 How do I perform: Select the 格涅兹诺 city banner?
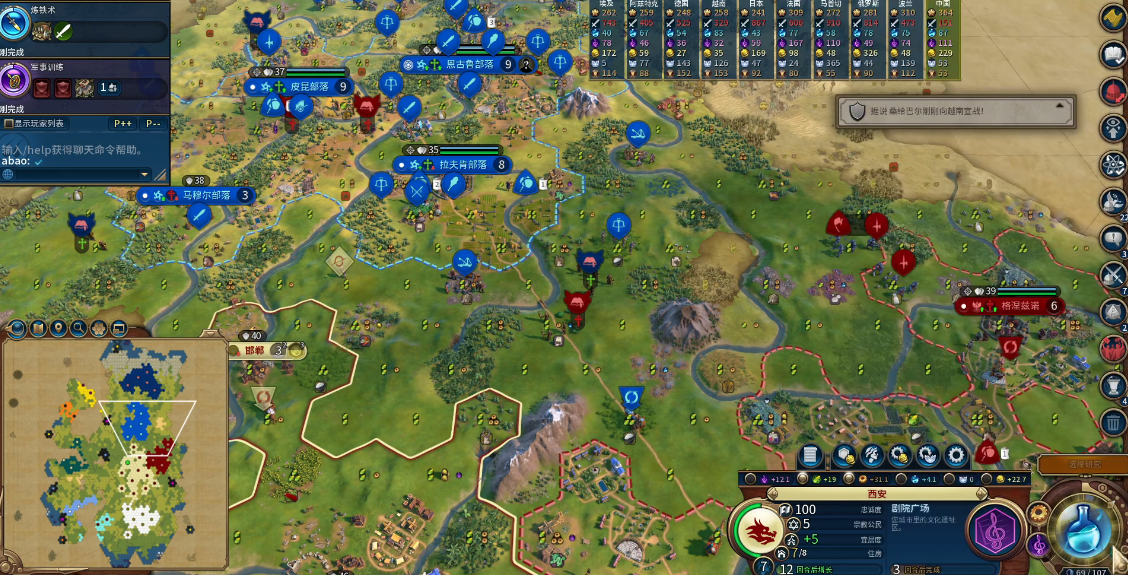(x=1011, y=306)
